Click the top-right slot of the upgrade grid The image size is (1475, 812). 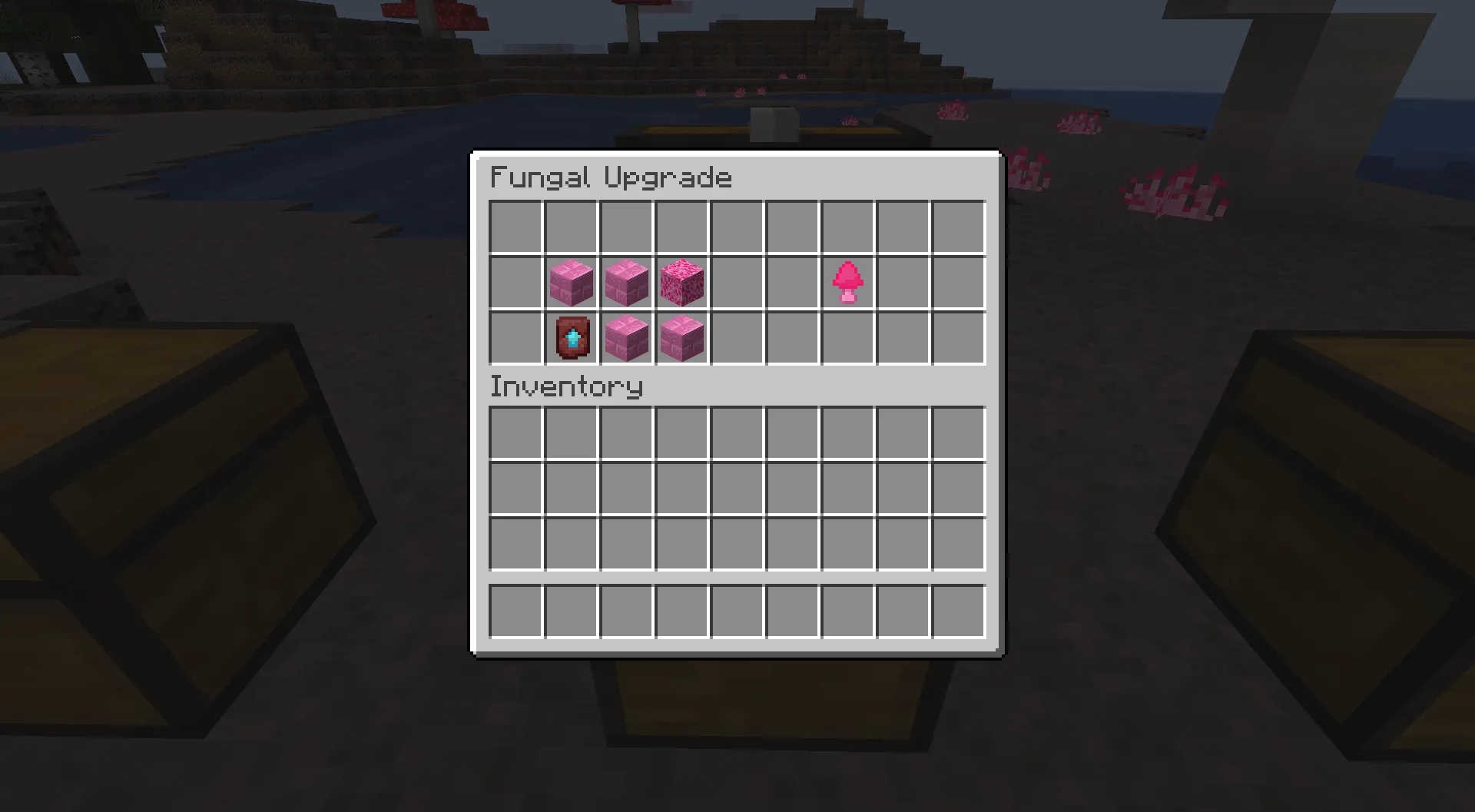tap(958, 225)
